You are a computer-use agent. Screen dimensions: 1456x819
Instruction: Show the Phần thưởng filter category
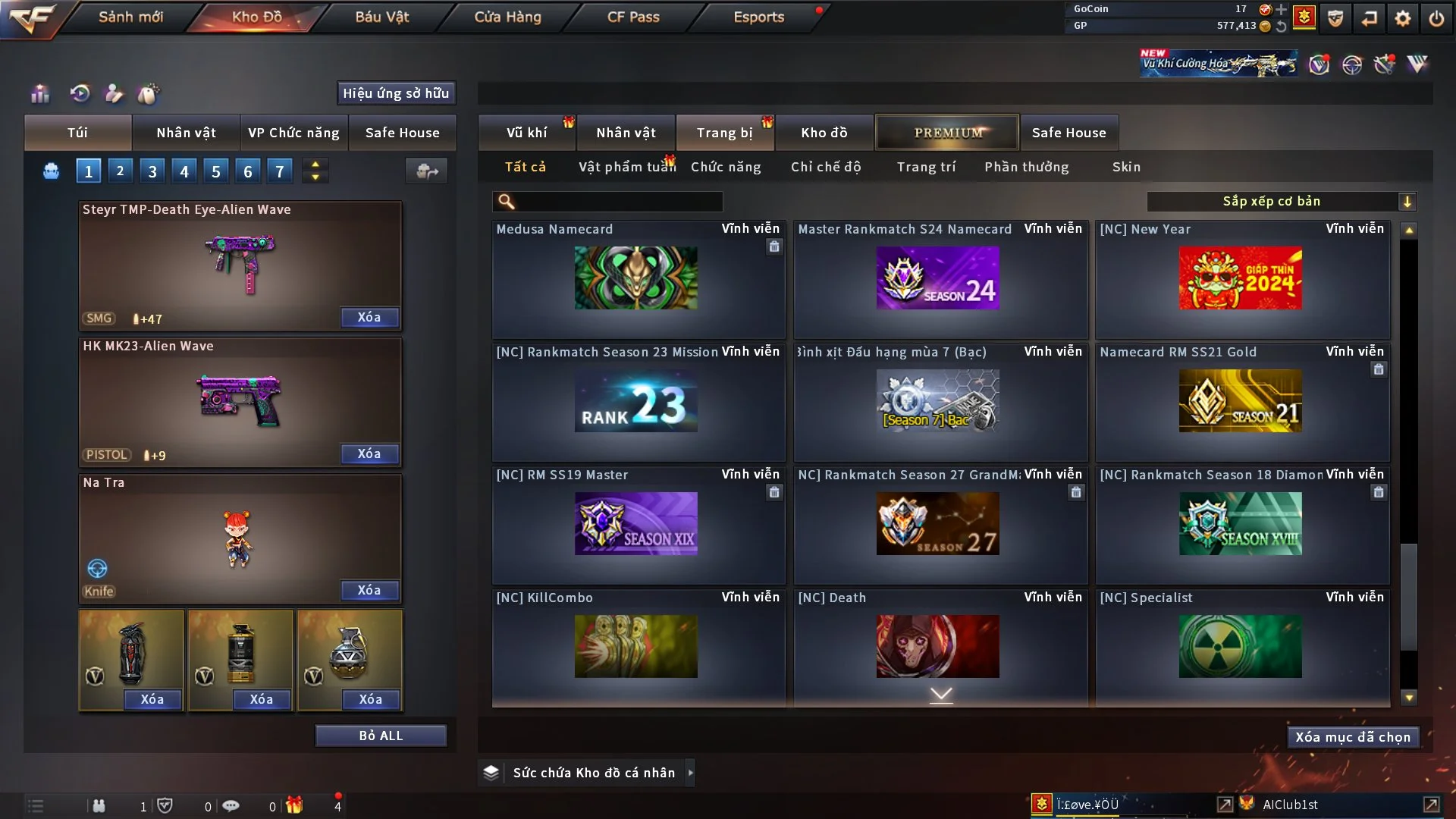(x=1026, y=167)
